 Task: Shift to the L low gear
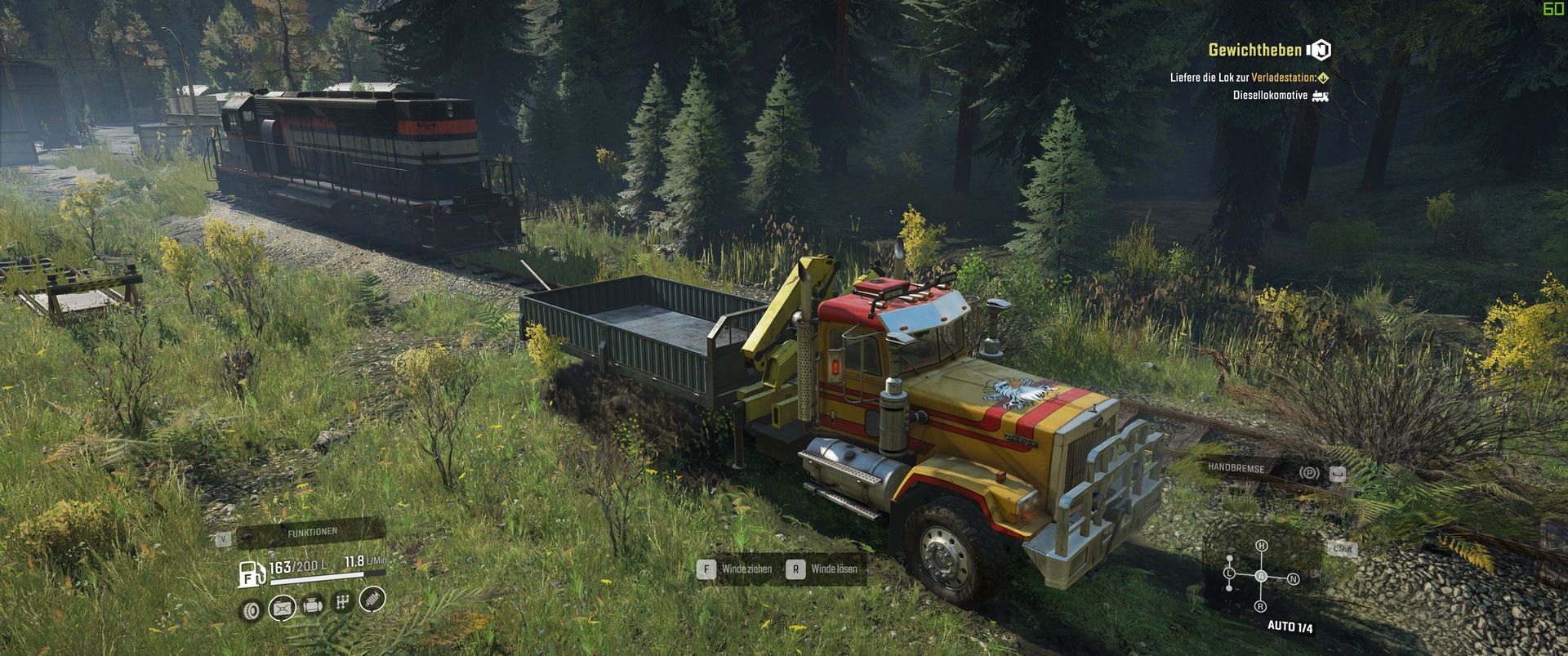tap(1229, 573)
